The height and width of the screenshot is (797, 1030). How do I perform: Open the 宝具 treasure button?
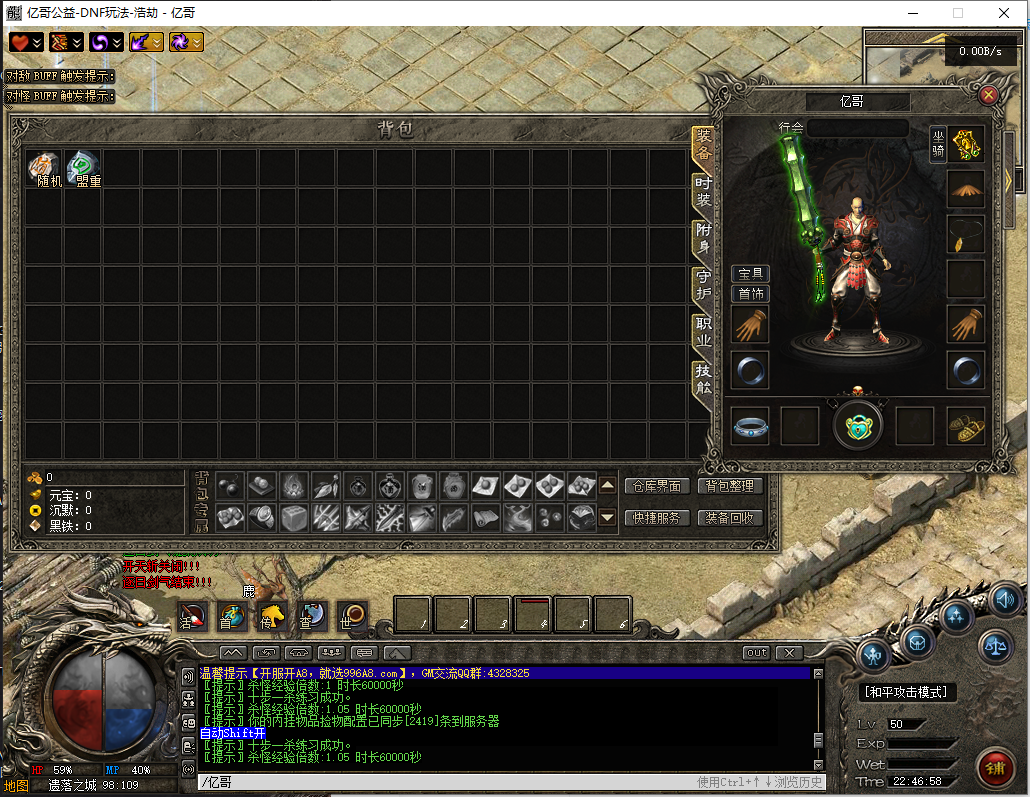(751, 274)
